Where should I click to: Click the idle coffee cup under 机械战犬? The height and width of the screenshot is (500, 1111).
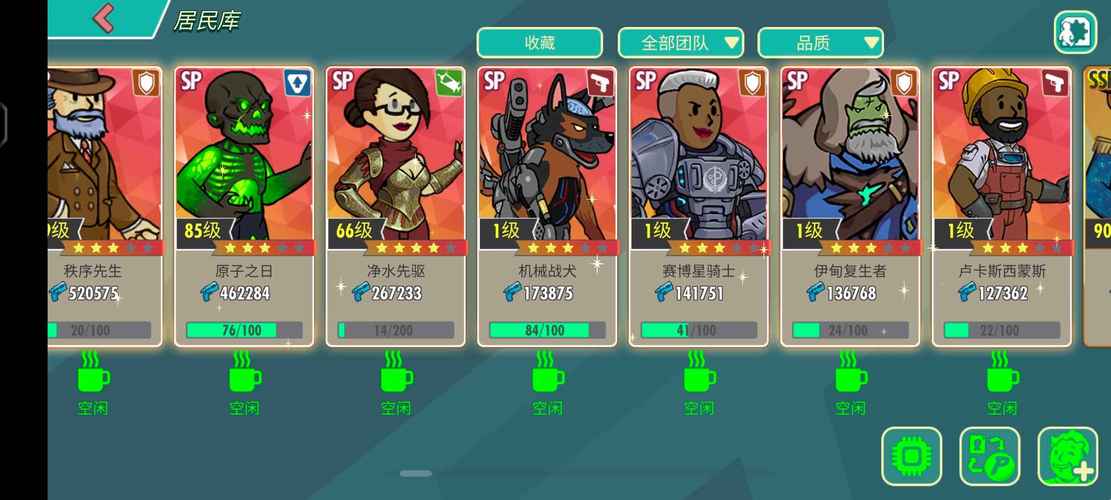(x=547, y=374)
